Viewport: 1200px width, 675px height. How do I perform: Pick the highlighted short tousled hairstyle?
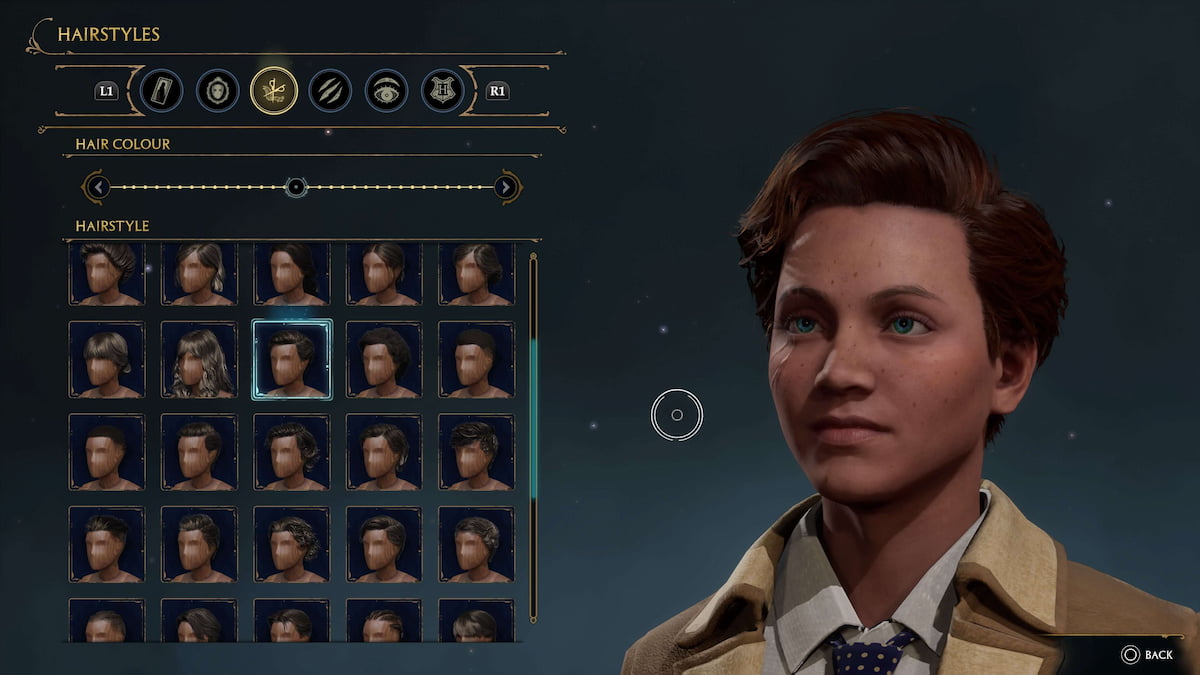pos(292,360)
